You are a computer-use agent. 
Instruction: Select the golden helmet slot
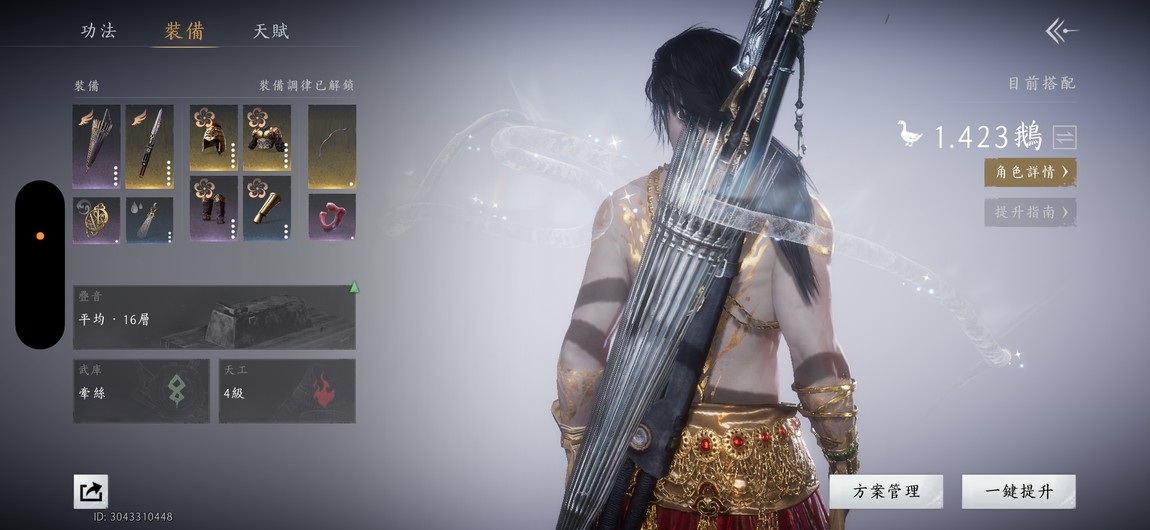(x=214, y=137)
